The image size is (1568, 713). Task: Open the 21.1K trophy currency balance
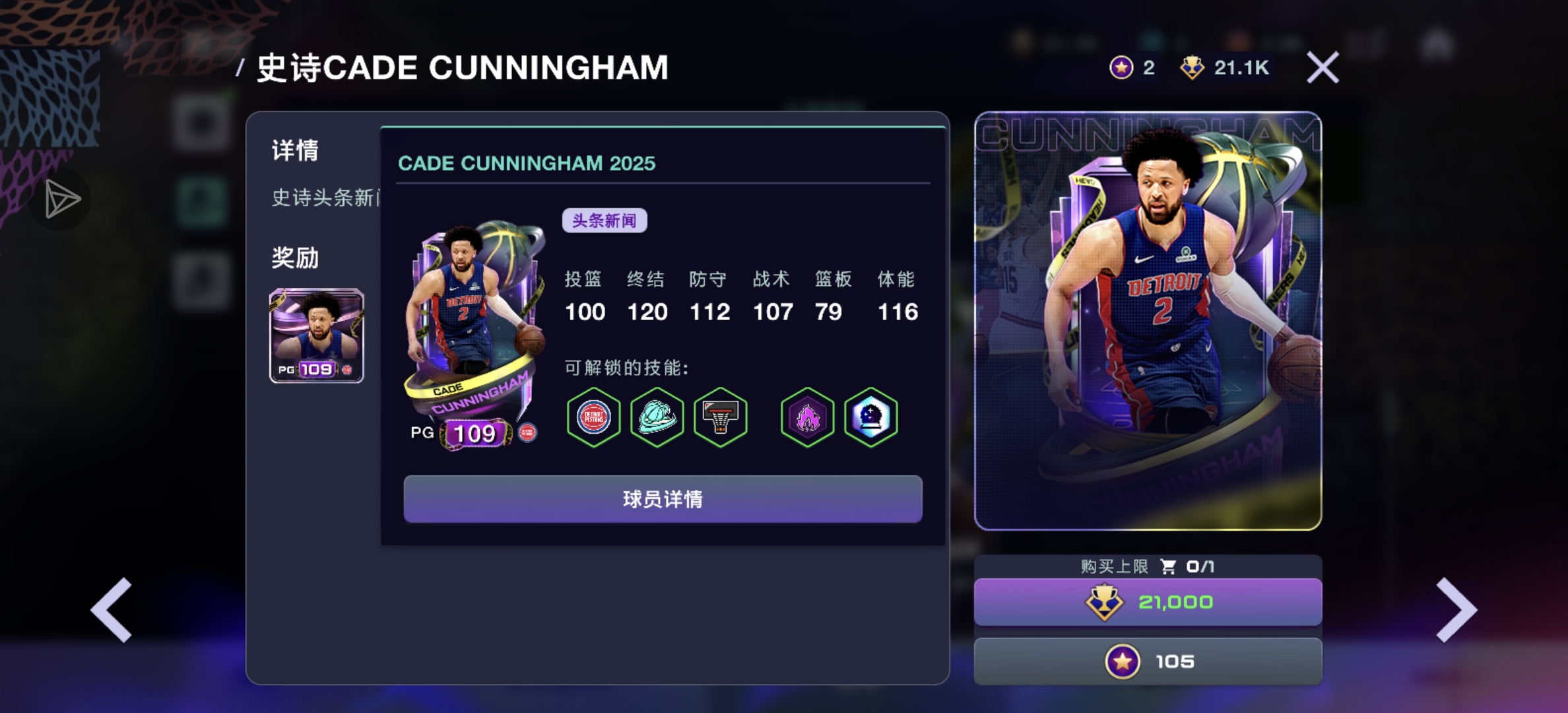[x=1226, y=67]
